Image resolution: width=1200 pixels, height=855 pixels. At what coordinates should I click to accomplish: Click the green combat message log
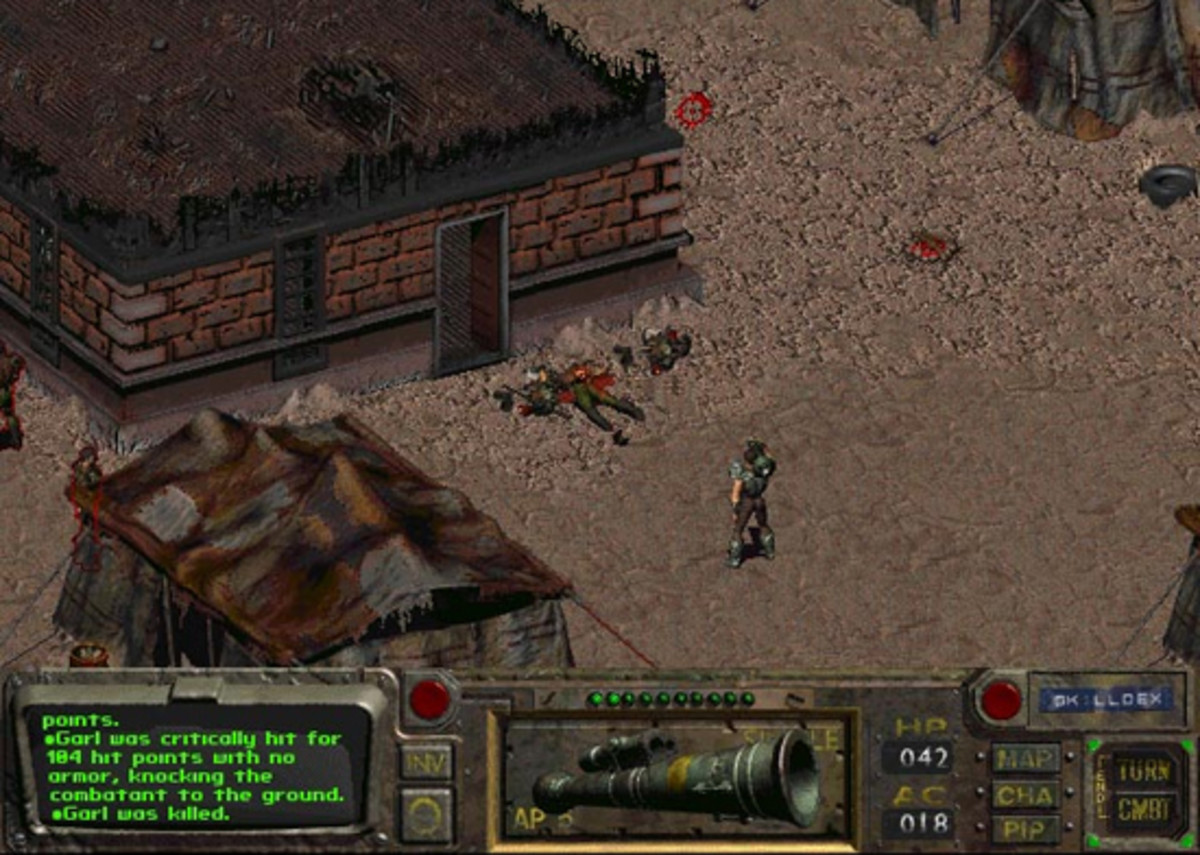195,766
